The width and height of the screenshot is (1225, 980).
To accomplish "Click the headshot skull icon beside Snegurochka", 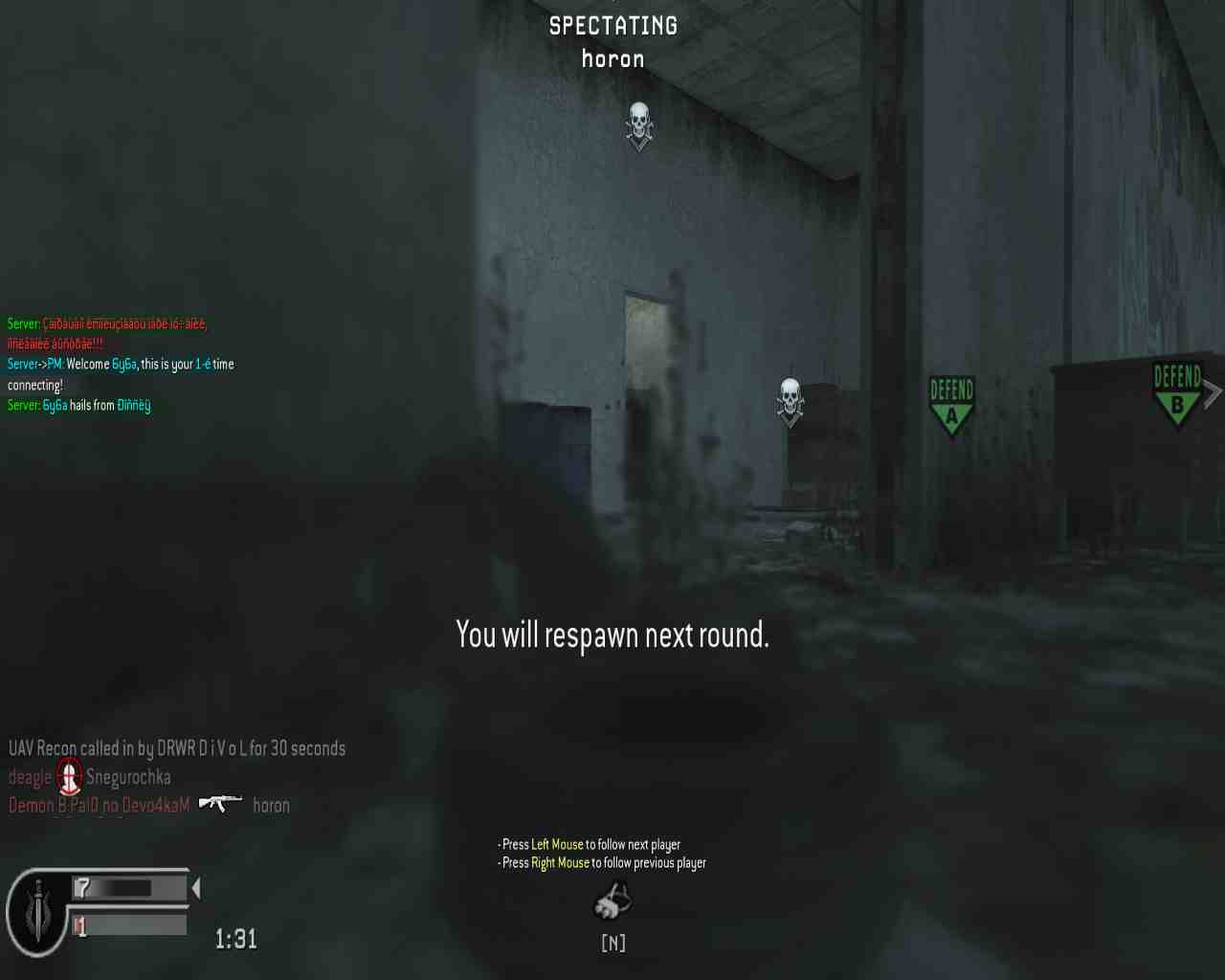I will 68,777.
